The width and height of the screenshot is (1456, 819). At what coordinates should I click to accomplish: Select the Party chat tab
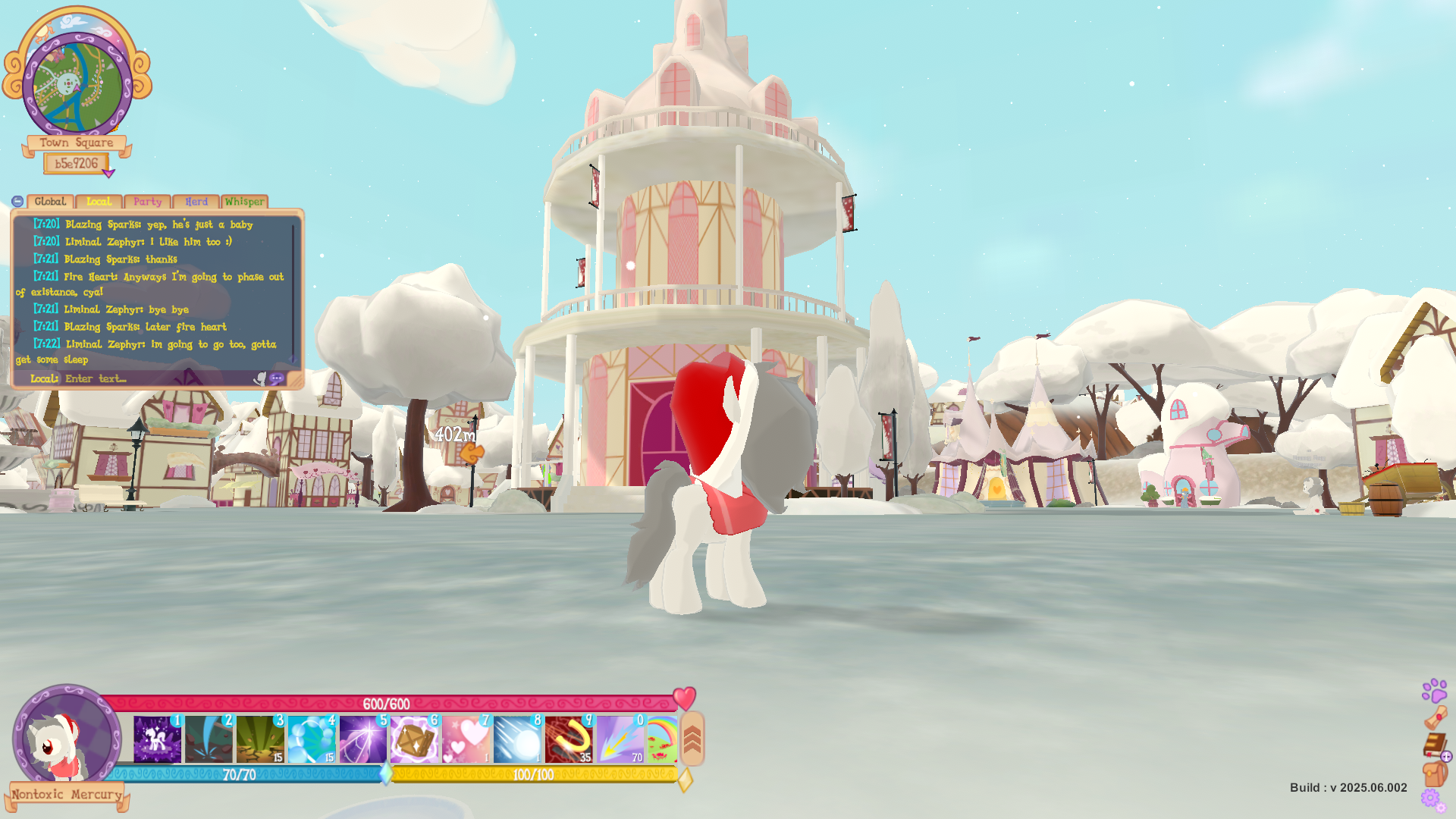coord(147,202)
